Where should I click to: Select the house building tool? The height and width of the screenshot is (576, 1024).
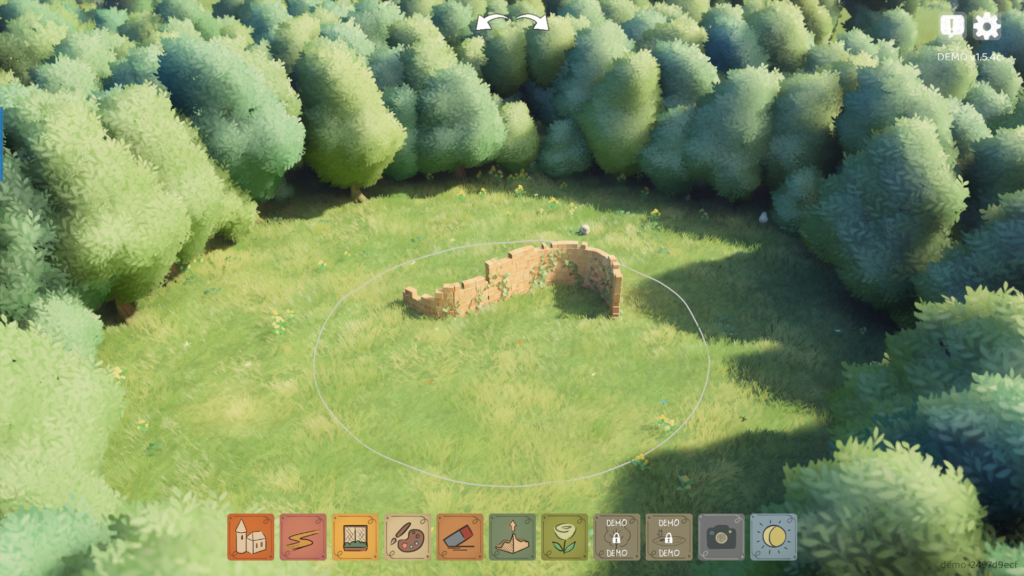[250, 537]
